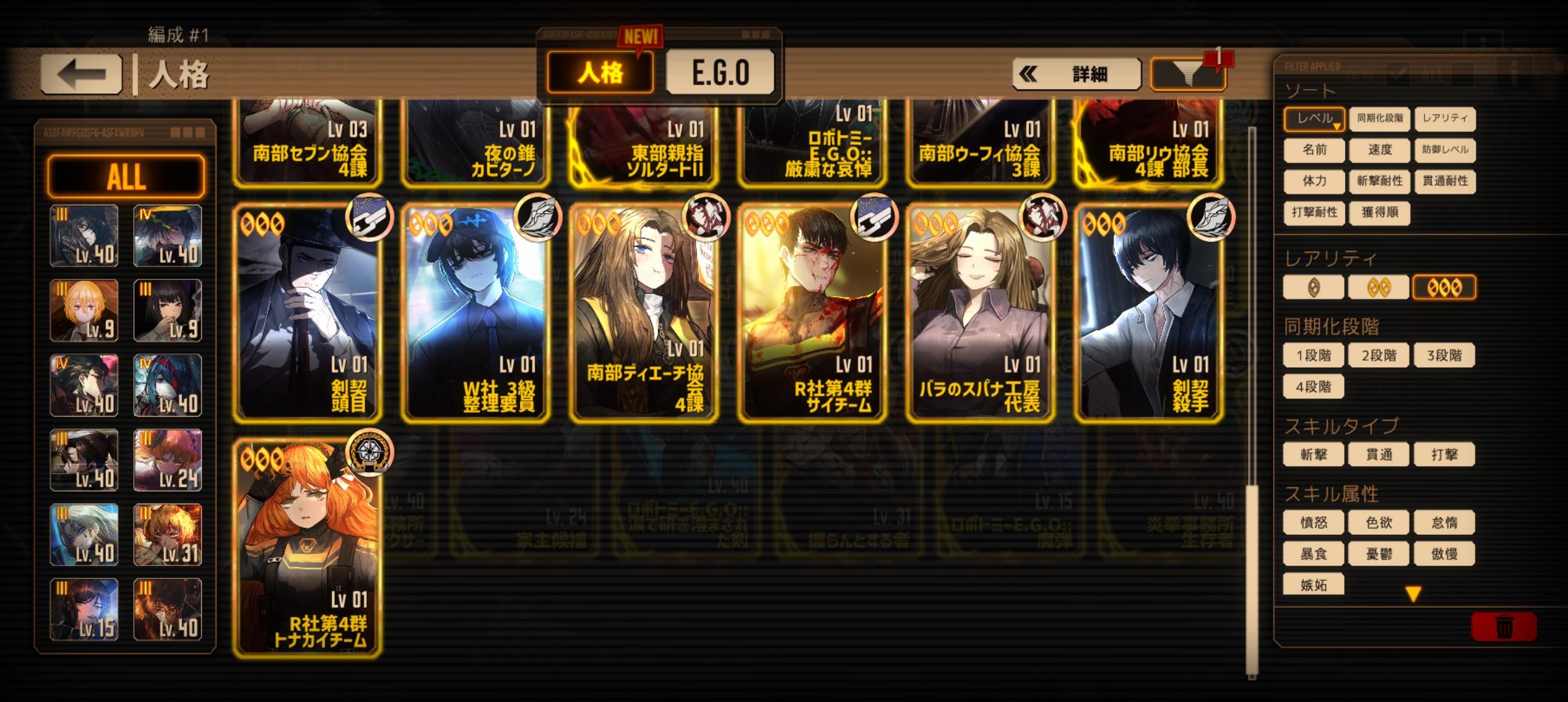Select the single-coin rarity icon under レアリティ

[1314, 287]
